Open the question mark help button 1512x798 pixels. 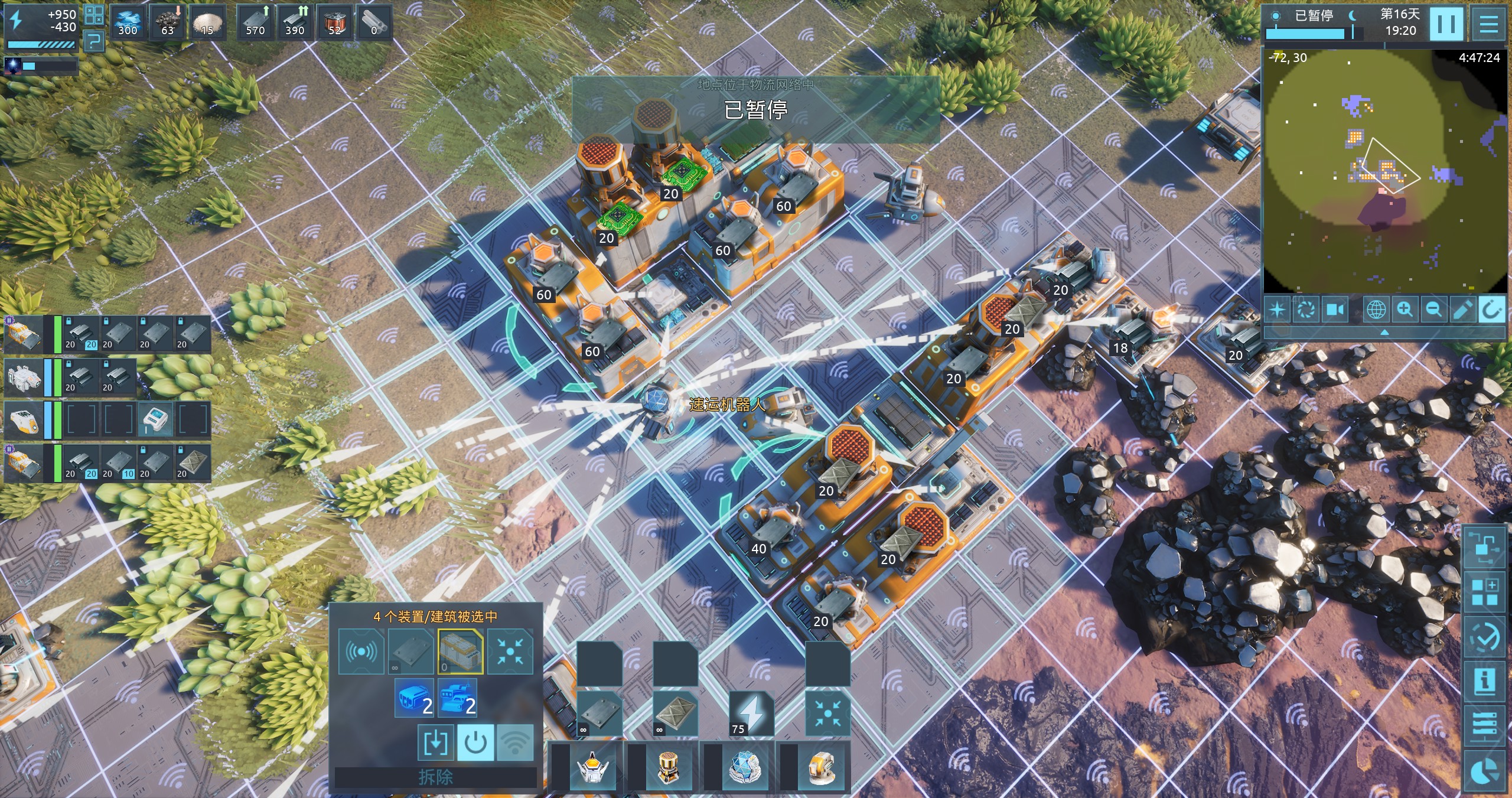coord(94,40)
